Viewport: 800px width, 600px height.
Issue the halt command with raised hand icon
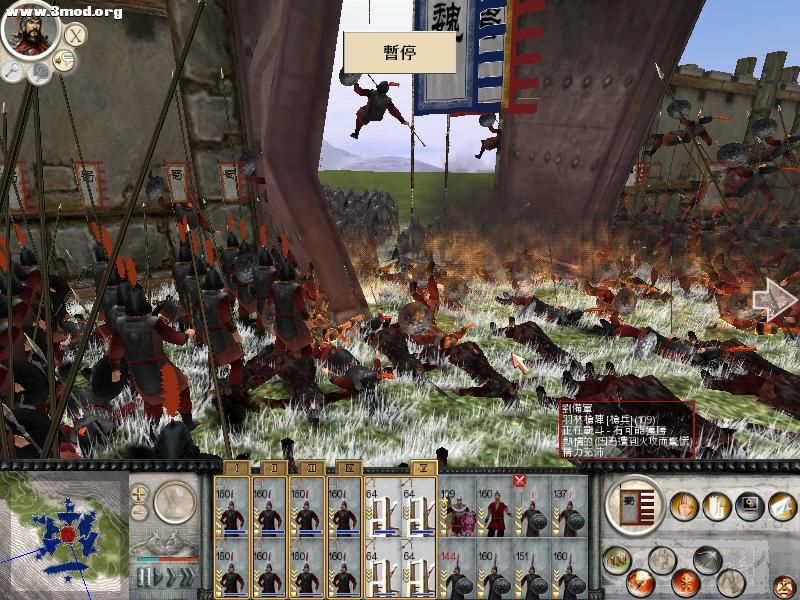click(x=684, y=507)
